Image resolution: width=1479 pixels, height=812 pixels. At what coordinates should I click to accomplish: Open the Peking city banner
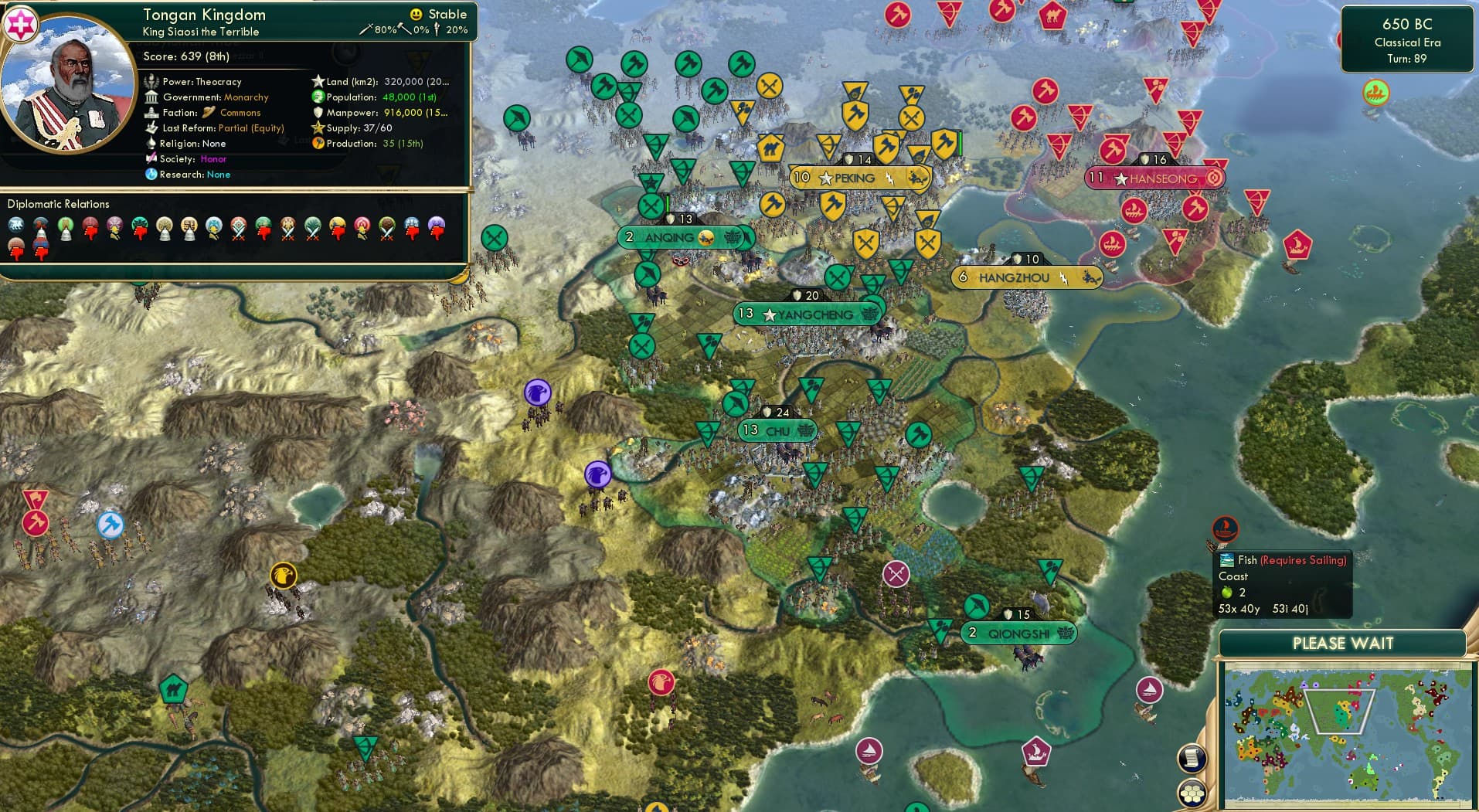tap(859, 178)
